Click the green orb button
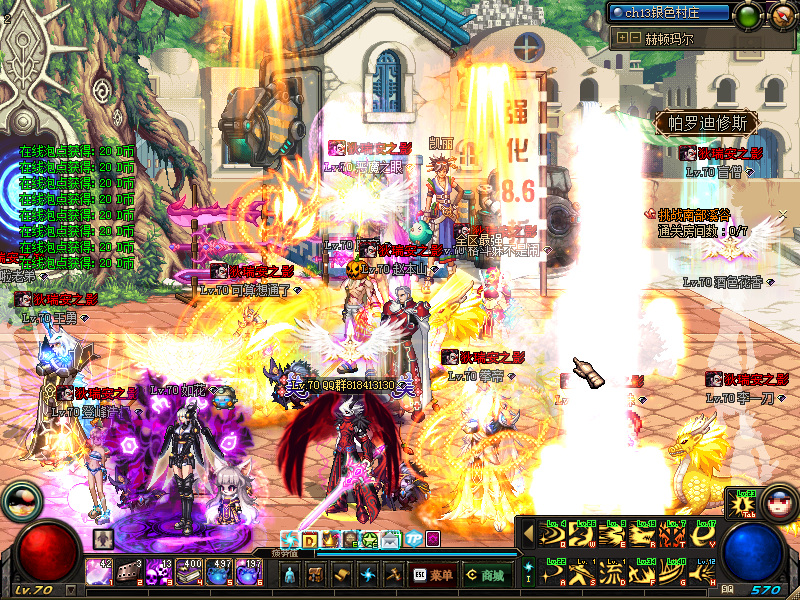800x600 pixels. (748, 15)
